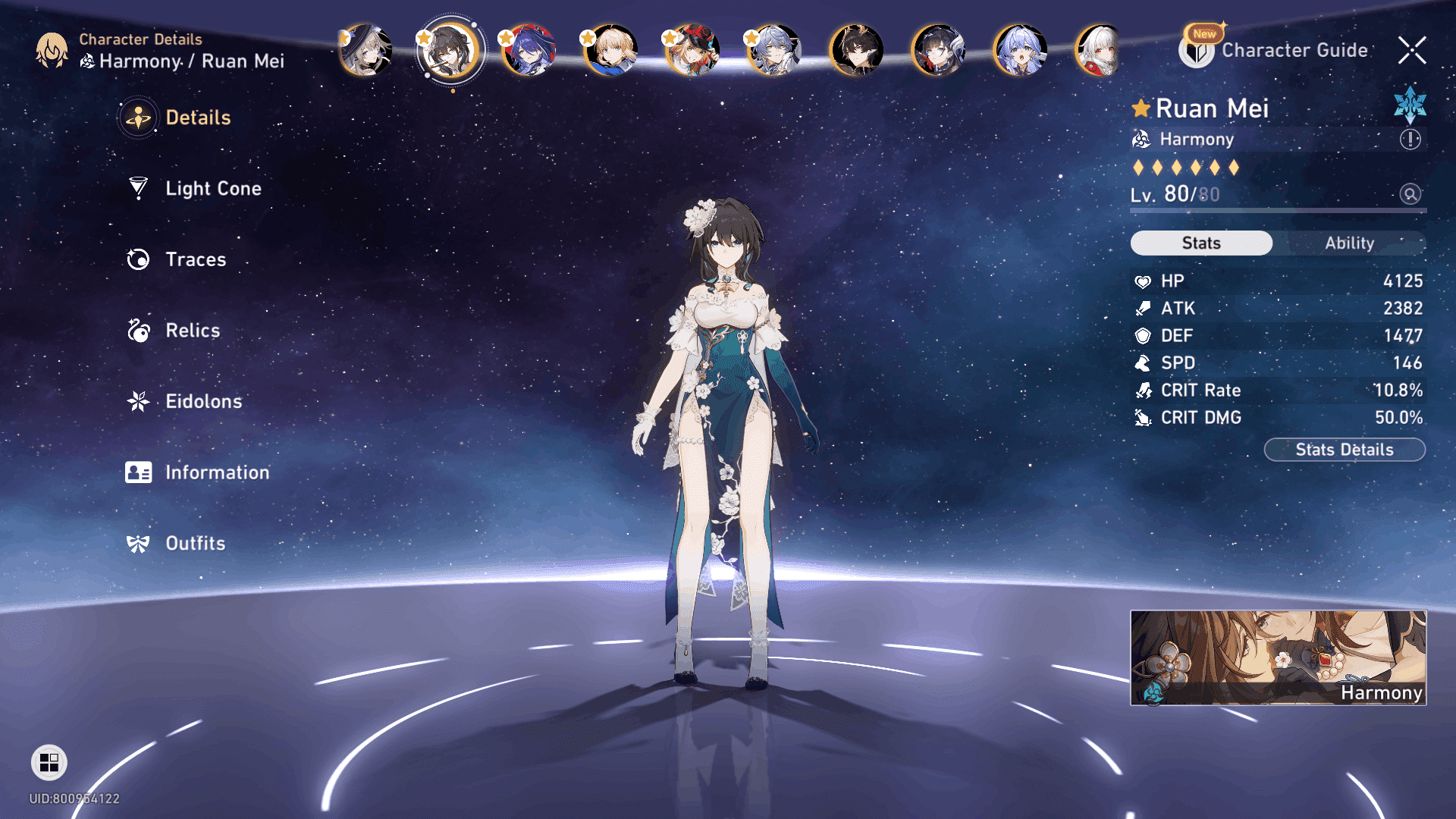The width and height of the screenshot is (1456, 819).
Task: Select the witch-hat character portrait
Action: point(366,51)
